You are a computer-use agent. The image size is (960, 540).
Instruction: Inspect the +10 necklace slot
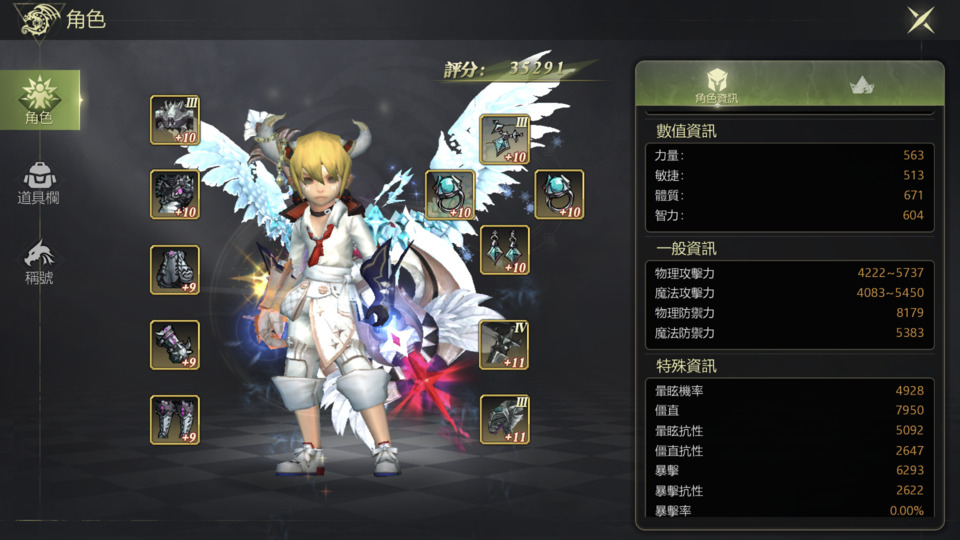tap(505, 139)
